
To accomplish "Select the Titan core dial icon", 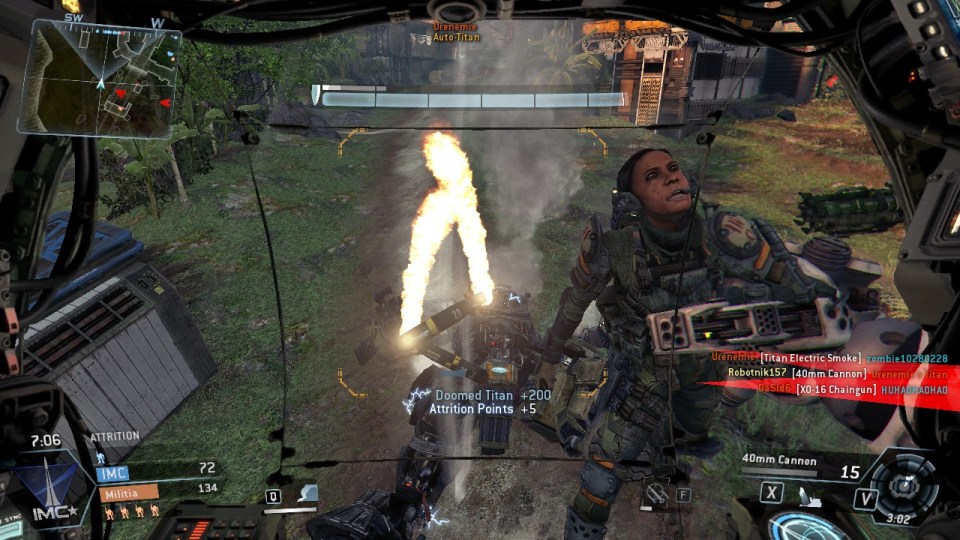I will coord(905,484).
